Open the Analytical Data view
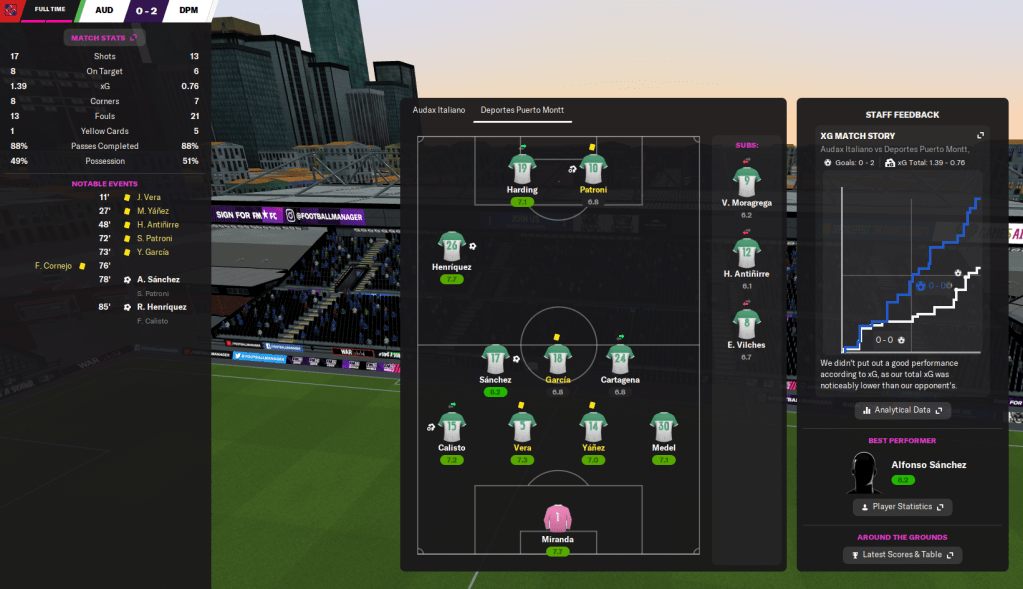 coord(902,410)
